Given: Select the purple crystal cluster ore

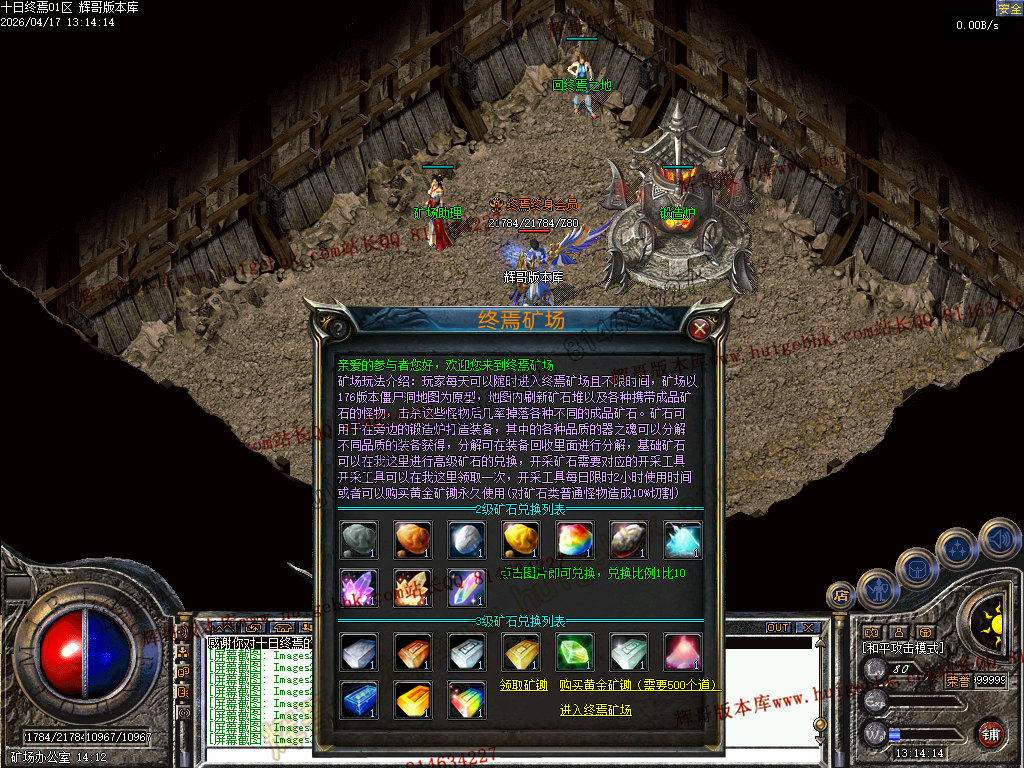Looking at the screenshot, I should pos(358,587).
